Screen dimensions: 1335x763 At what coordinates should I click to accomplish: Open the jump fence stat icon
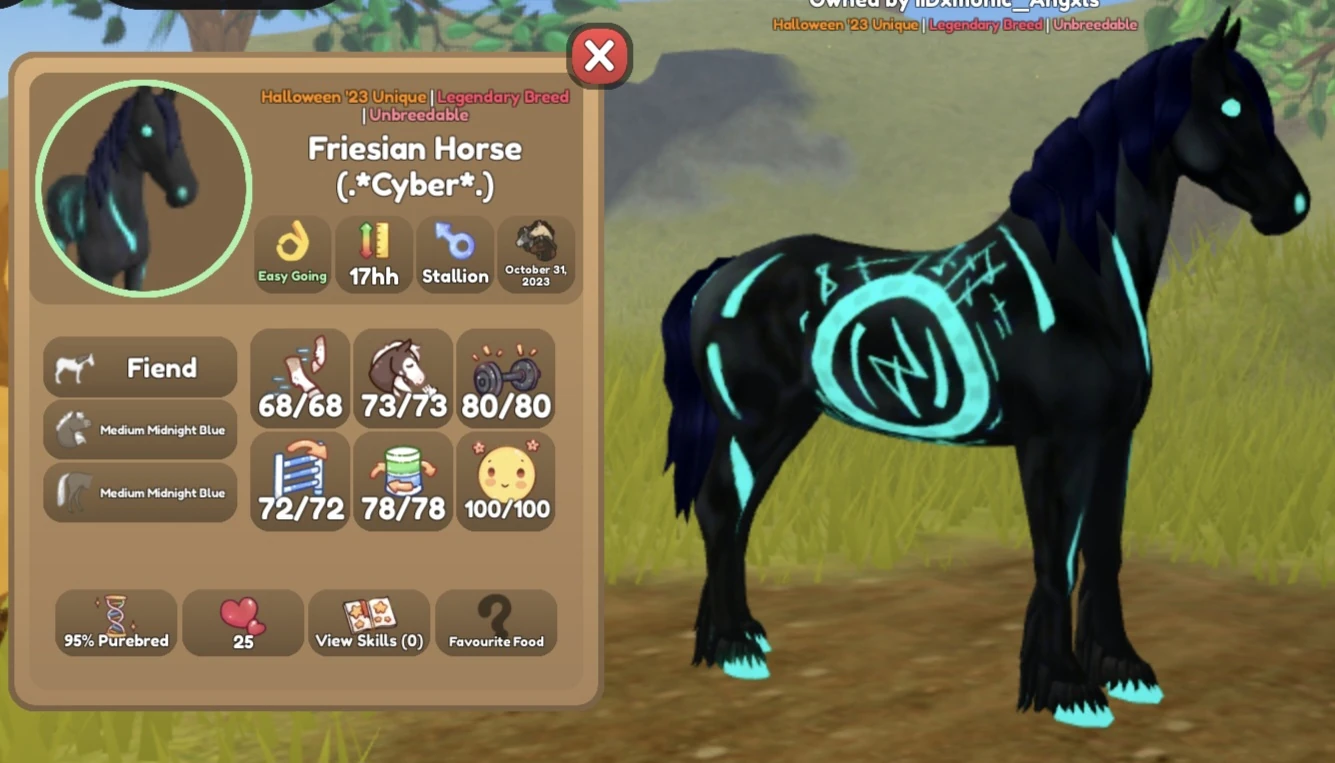299,481
